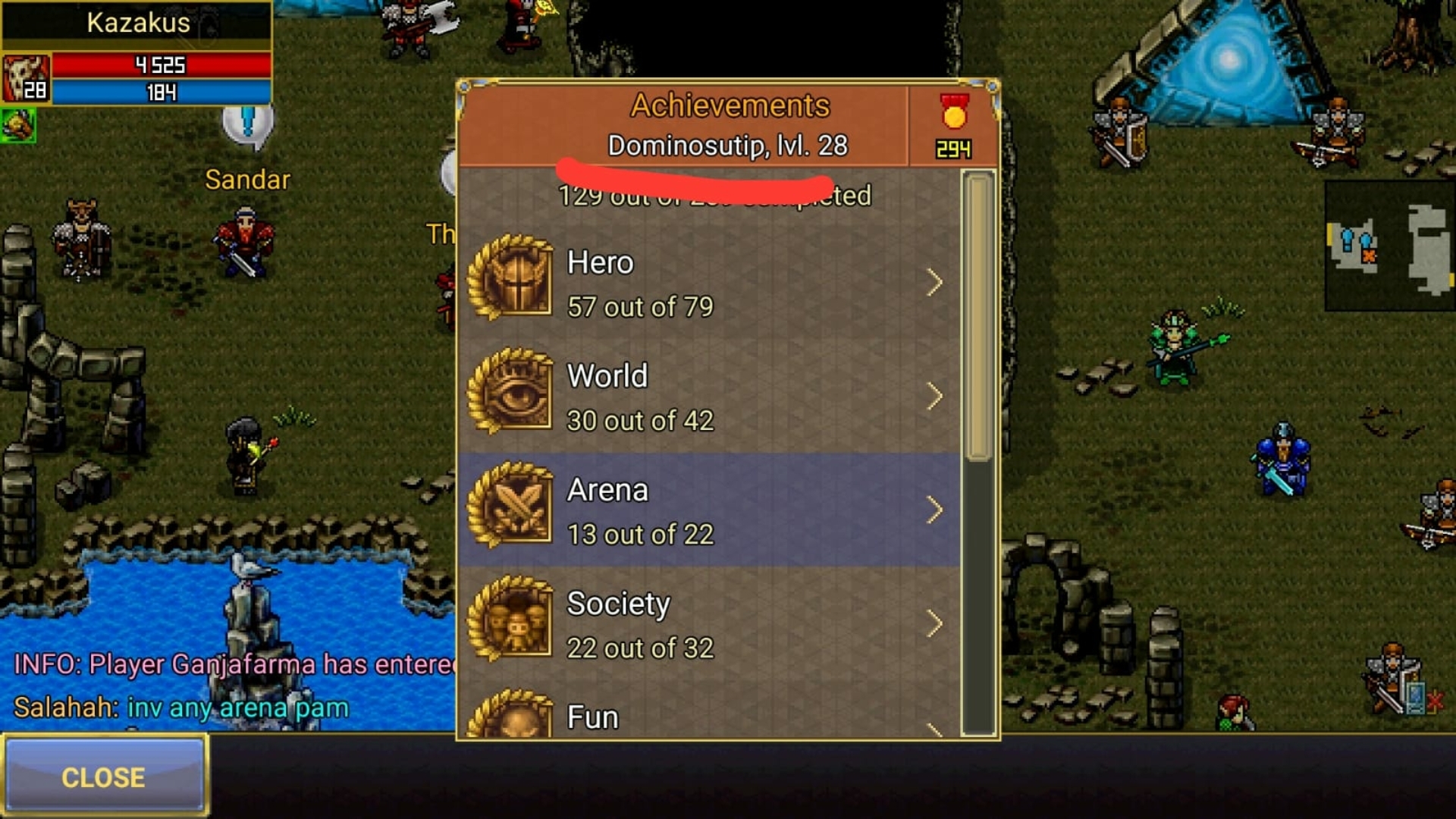
Task: Open the Hero achievements category
Action: pyautogui.click(x=708, y=284)
